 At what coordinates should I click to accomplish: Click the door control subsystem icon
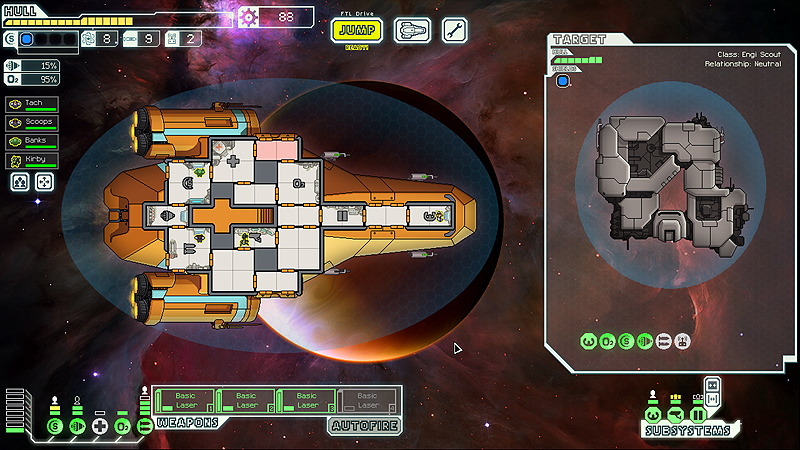pos(698,414)
